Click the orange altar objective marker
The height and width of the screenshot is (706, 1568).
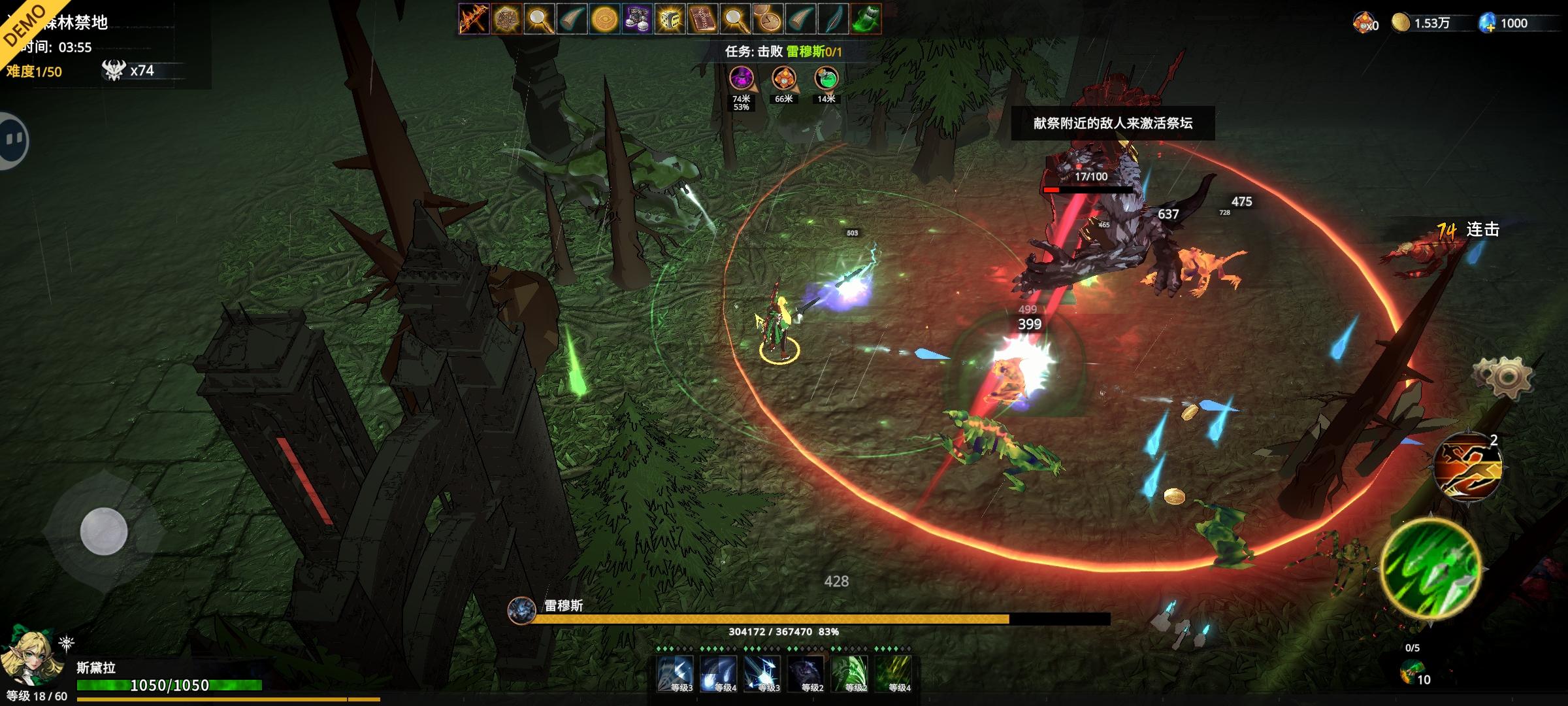click(783, 79)
